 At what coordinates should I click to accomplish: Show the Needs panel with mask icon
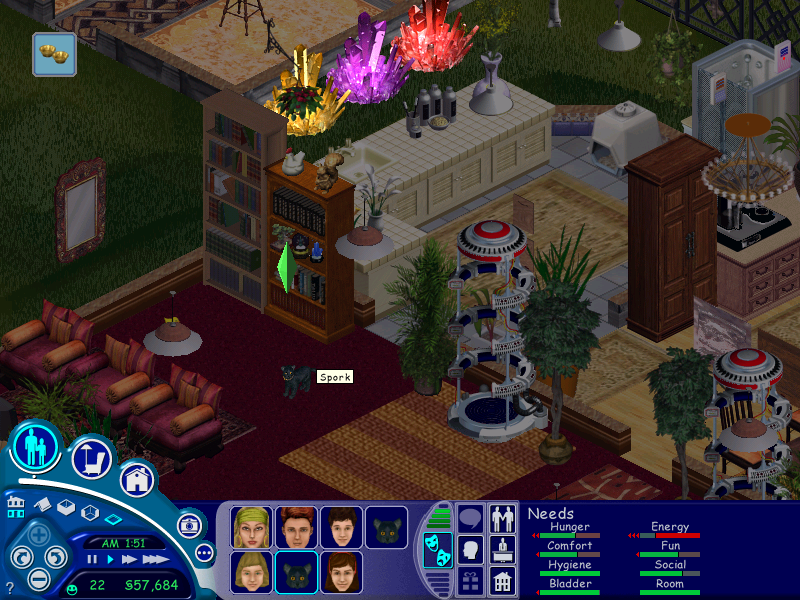(437, 551)
